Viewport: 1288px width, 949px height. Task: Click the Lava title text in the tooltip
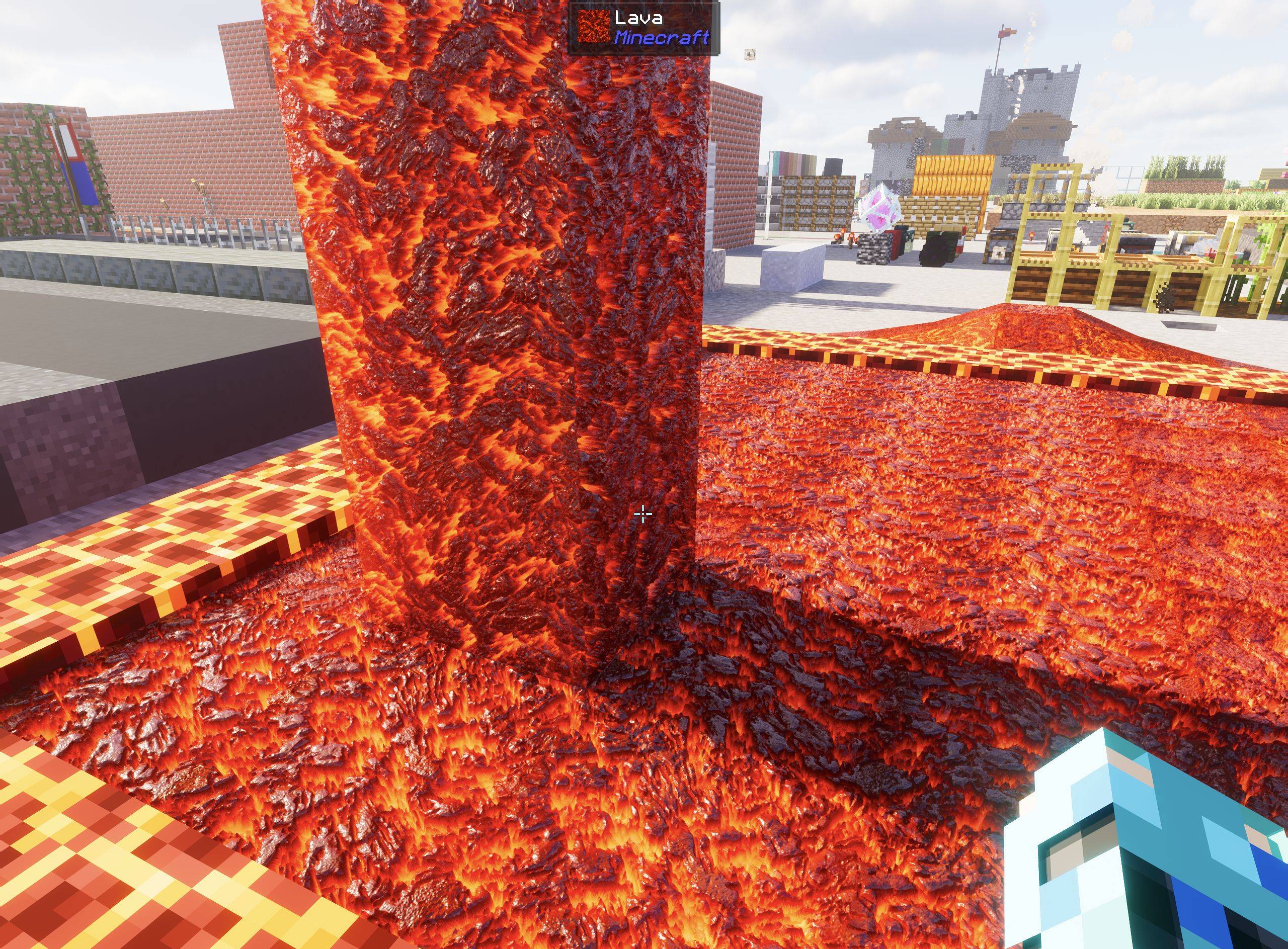click(x=639, y=19)
